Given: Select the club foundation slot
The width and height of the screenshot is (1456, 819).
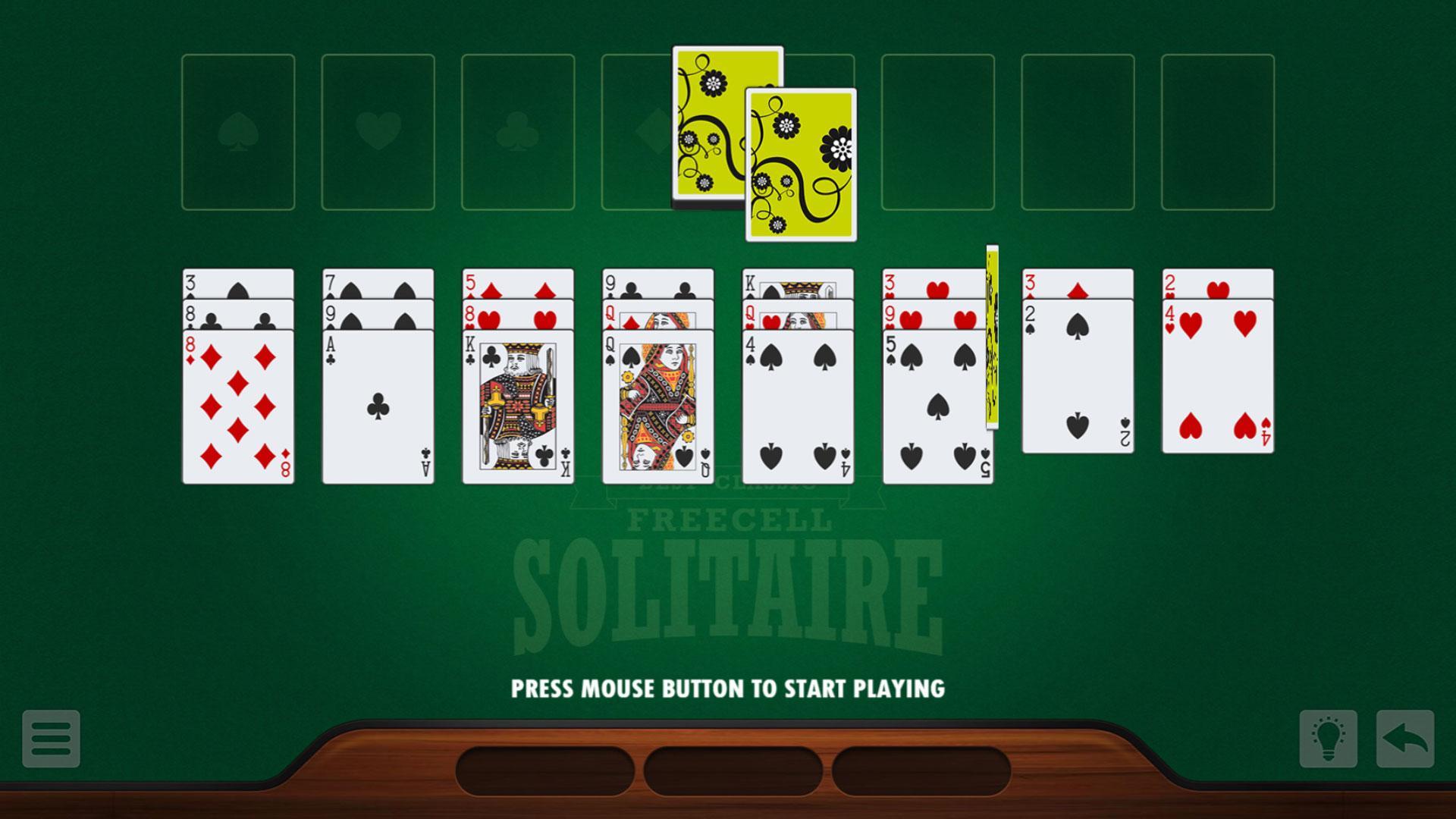Looking at the screenshot, I should click(519, 130).
